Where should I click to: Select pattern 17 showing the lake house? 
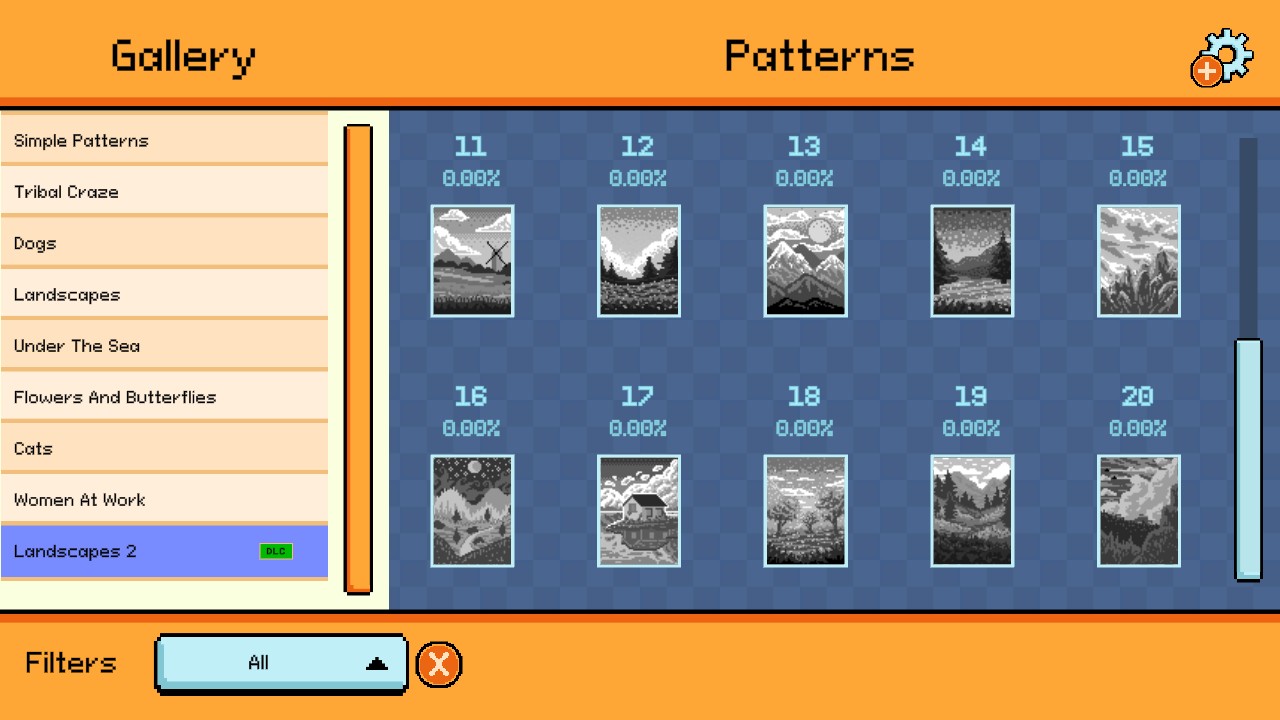(638, 510)
